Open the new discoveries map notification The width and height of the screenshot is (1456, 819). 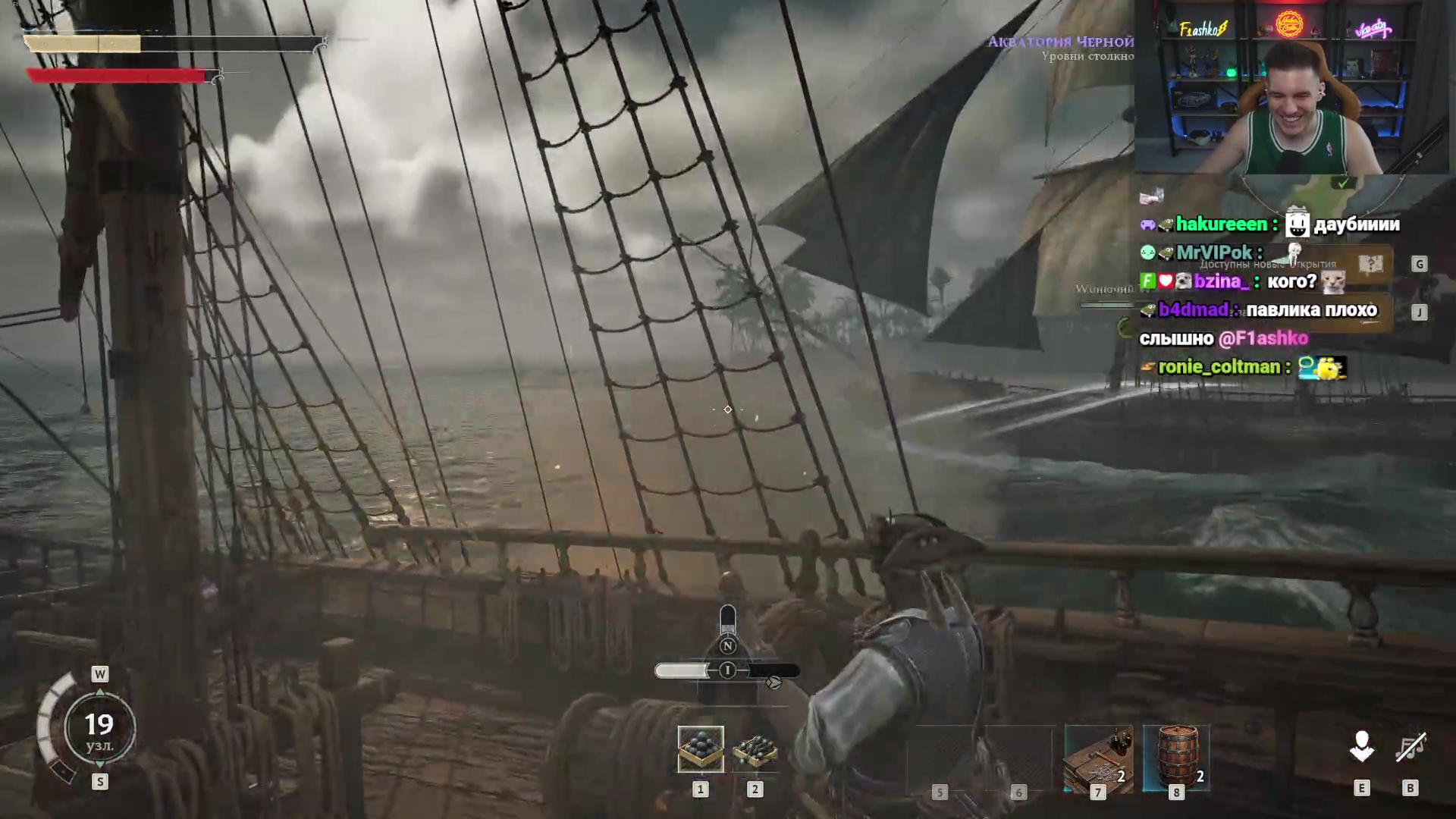[1370, 264]
